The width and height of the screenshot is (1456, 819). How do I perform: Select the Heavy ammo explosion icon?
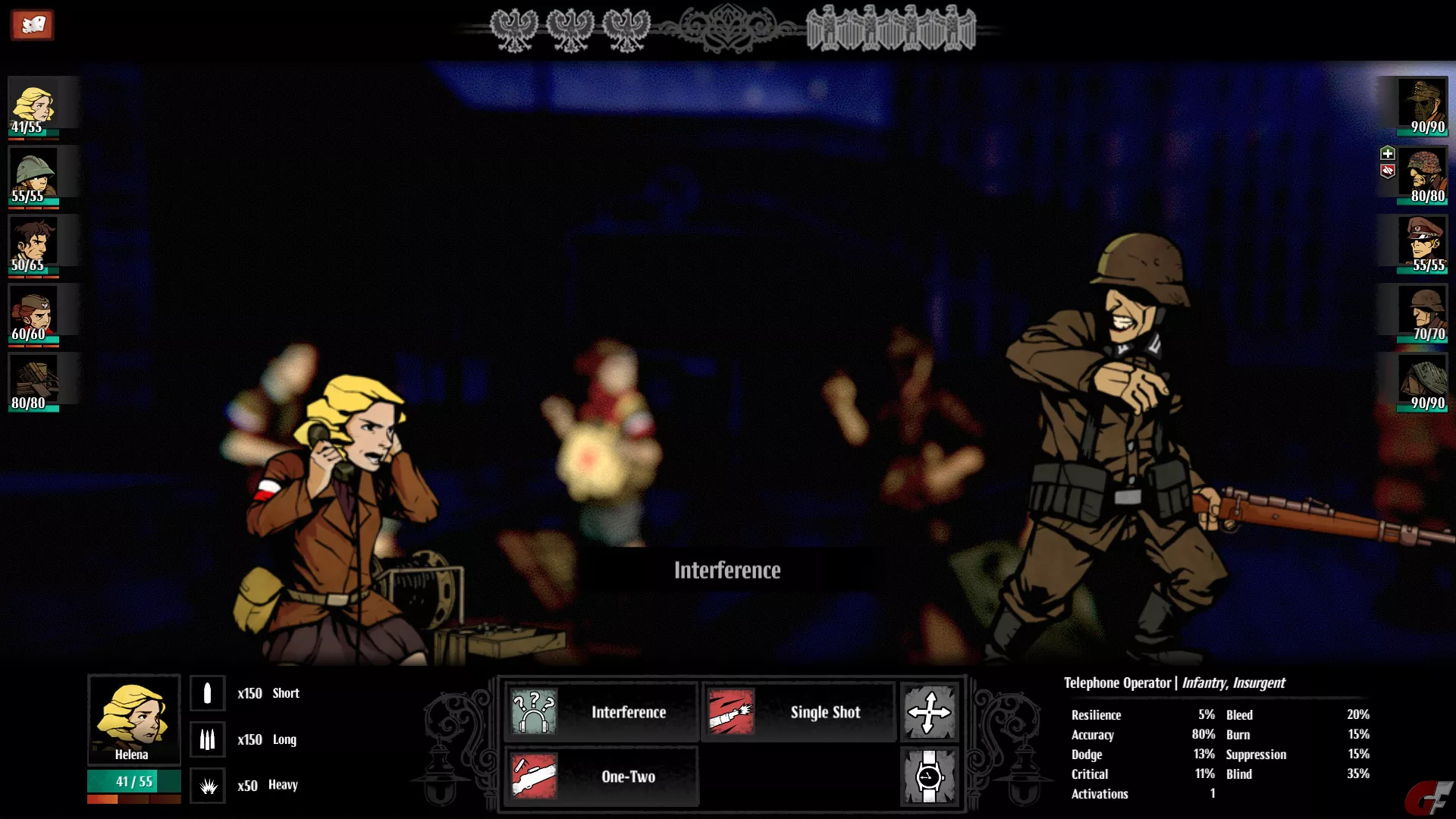(207, 786)
